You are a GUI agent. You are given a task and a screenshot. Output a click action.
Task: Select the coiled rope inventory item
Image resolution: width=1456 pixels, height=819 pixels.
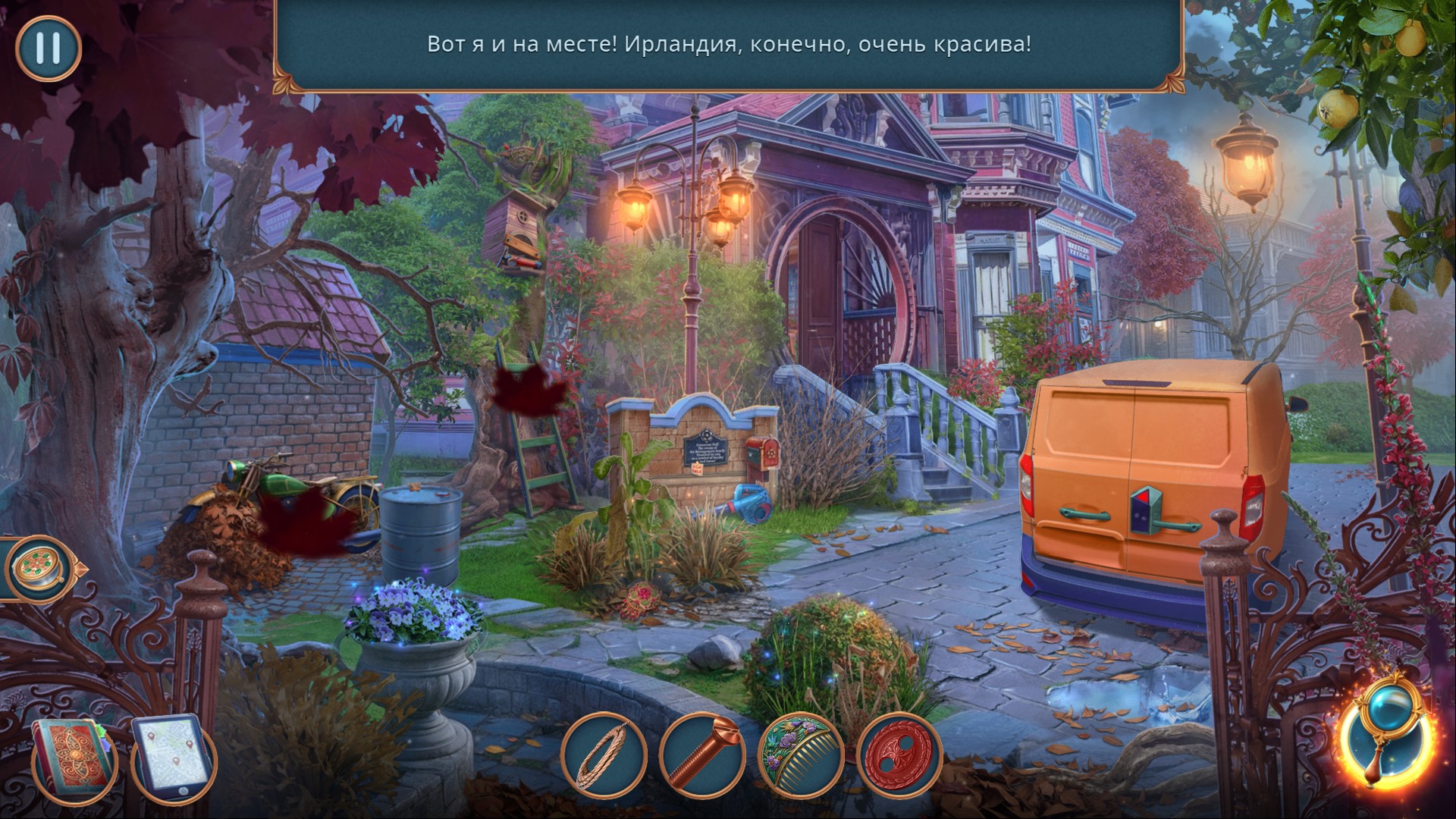(604, 757)
